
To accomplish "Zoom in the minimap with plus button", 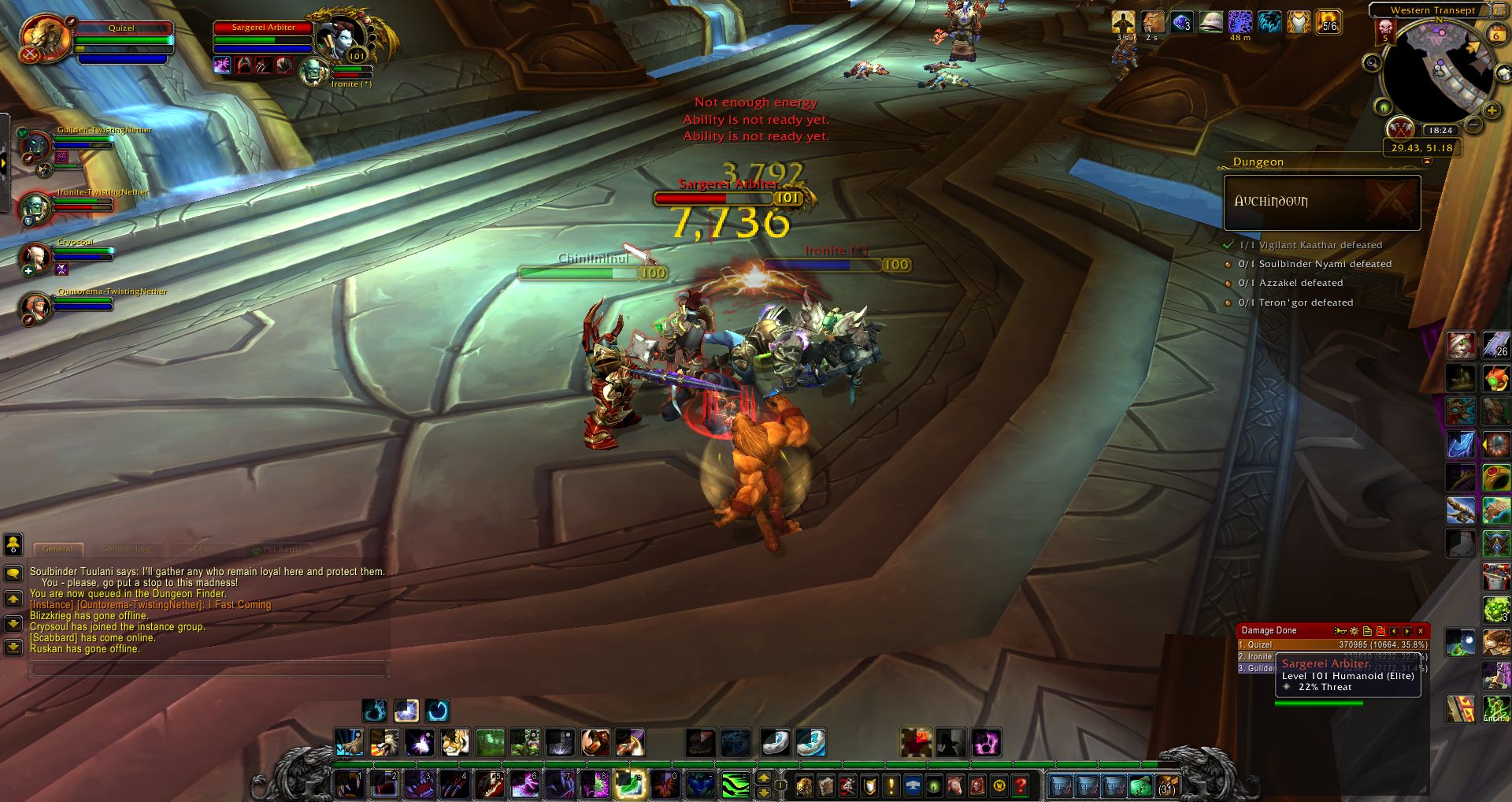I will point(1492,111).
